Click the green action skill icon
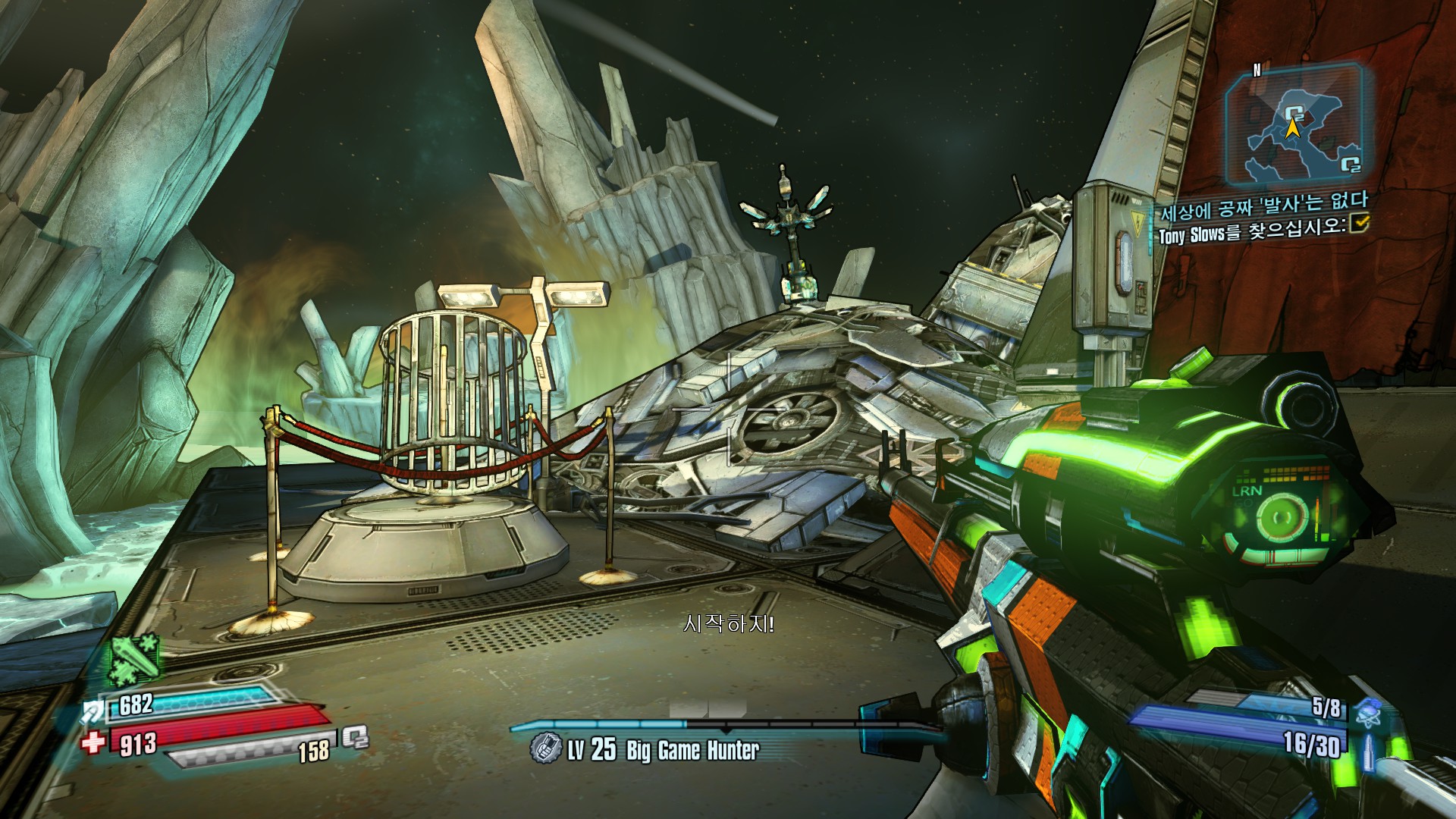Screen dimensions: 1456x819 click(x=135, y=658)
